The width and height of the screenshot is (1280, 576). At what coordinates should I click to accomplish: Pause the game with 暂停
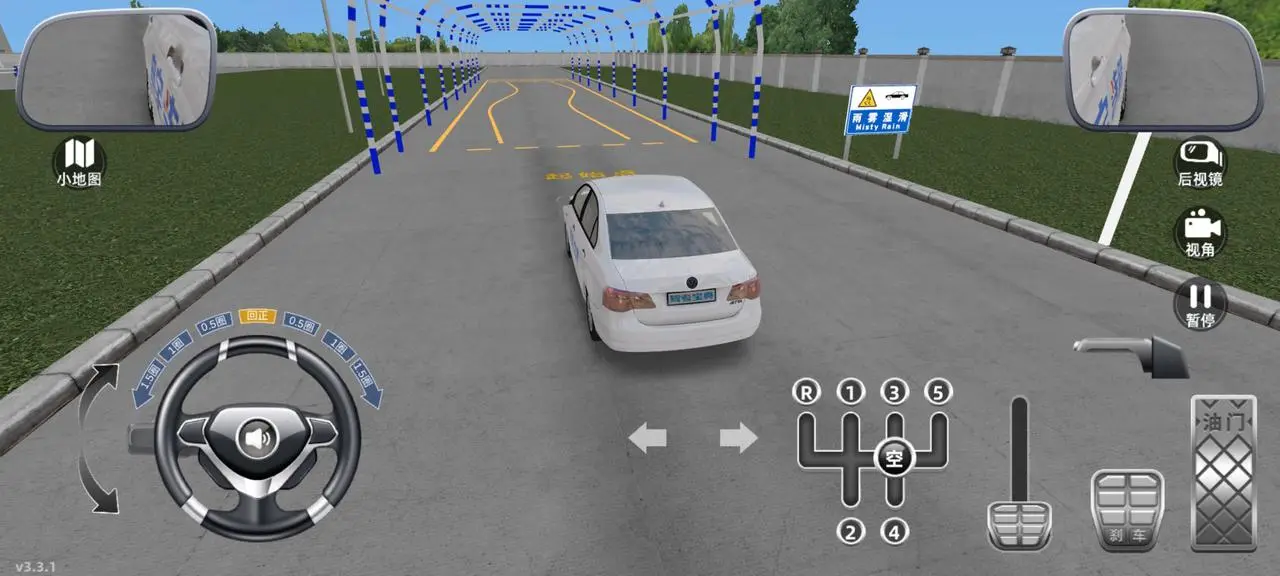tap(1199, 303)
